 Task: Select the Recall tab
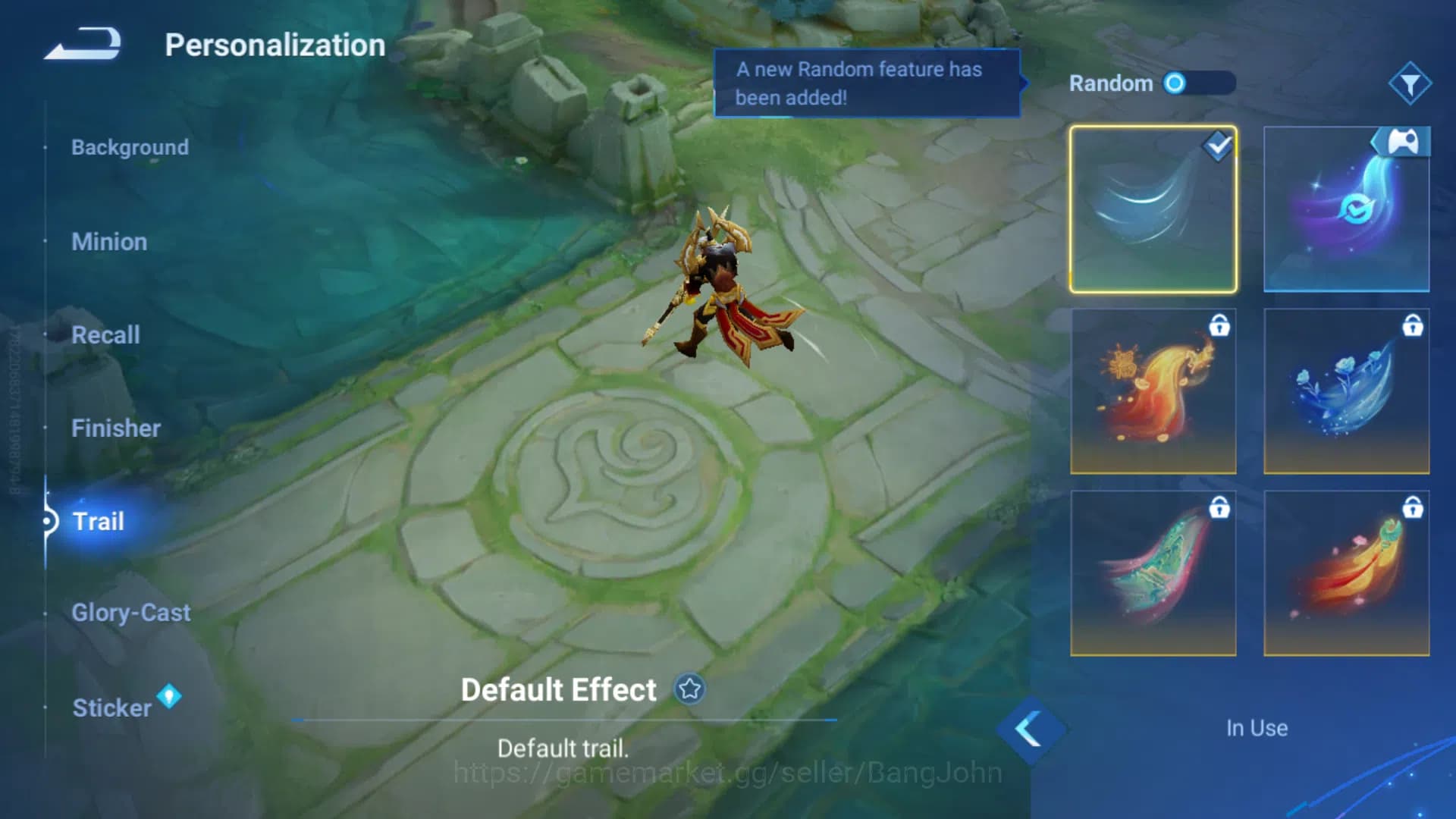tap(105, 334)
